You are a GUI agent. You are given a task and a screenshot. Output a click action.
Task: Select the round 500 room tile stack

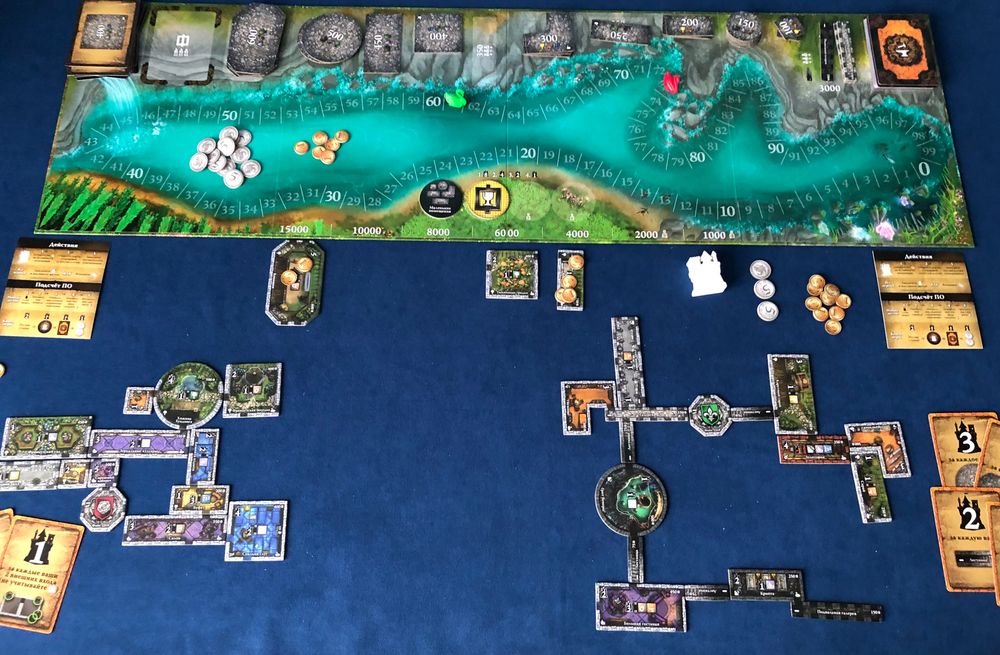(x=330, y=40)
